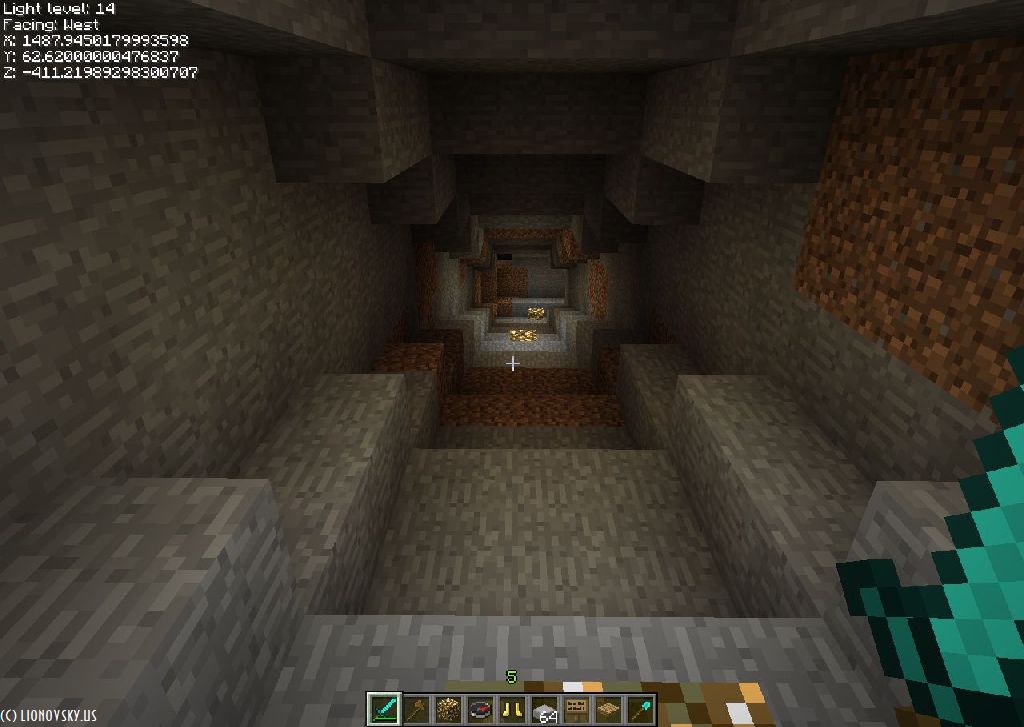Image resolution: width=1024 pixels, height=727 pixels.
Task: Select the wooden tool hotbar slot
Action: [x=416, y=710]
